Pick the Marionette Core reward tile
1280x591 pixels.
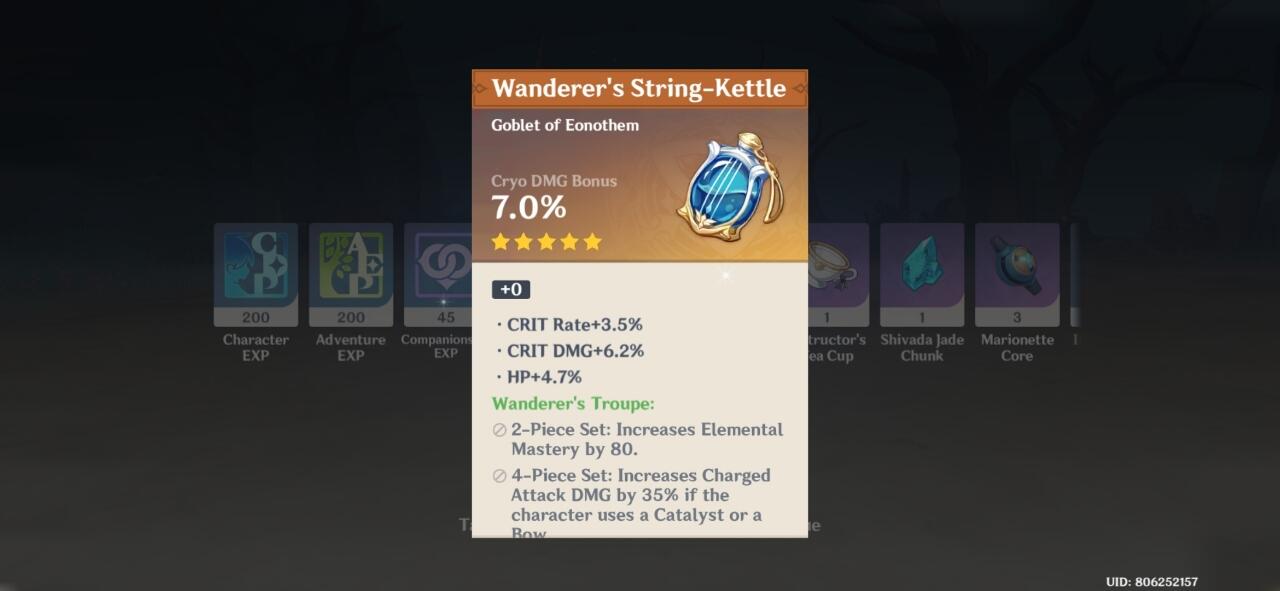click(1016, 267)
